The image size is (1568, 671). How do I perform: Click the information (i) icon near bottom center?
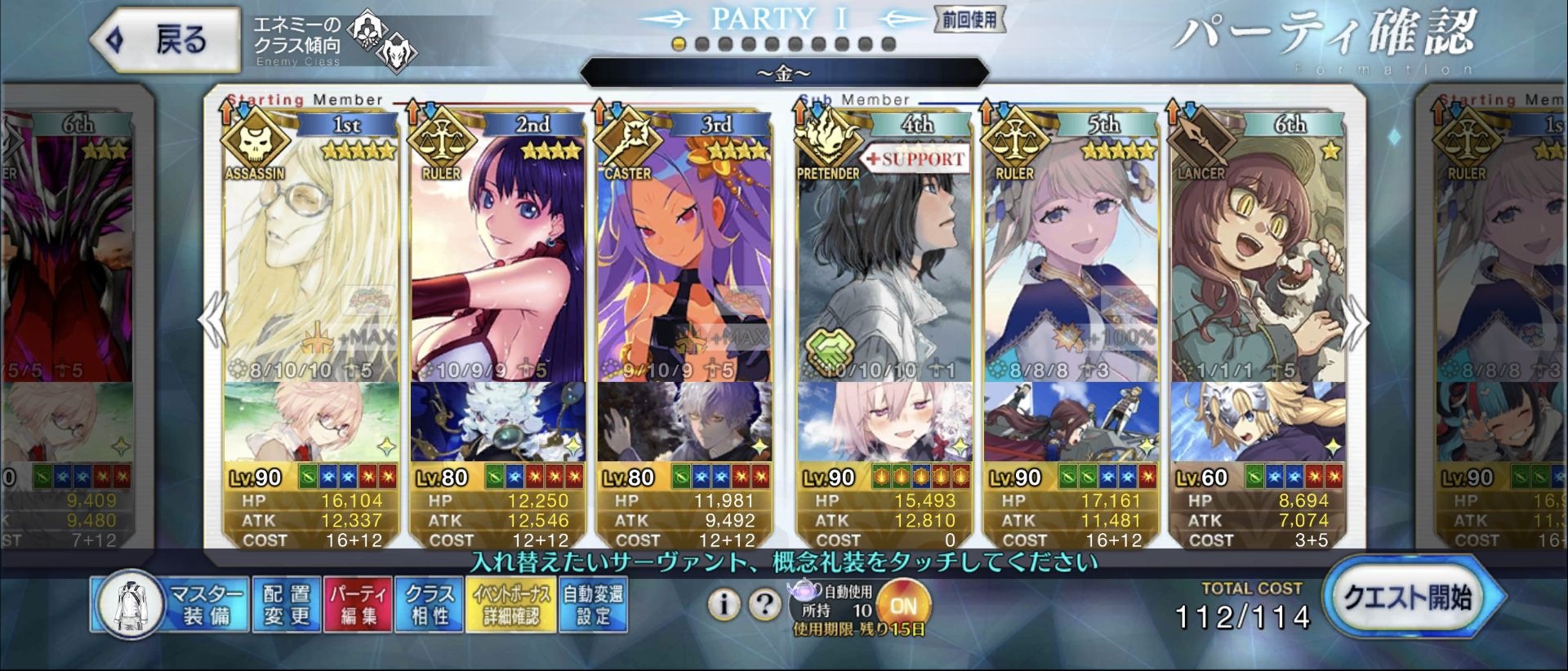click(725, 604)
